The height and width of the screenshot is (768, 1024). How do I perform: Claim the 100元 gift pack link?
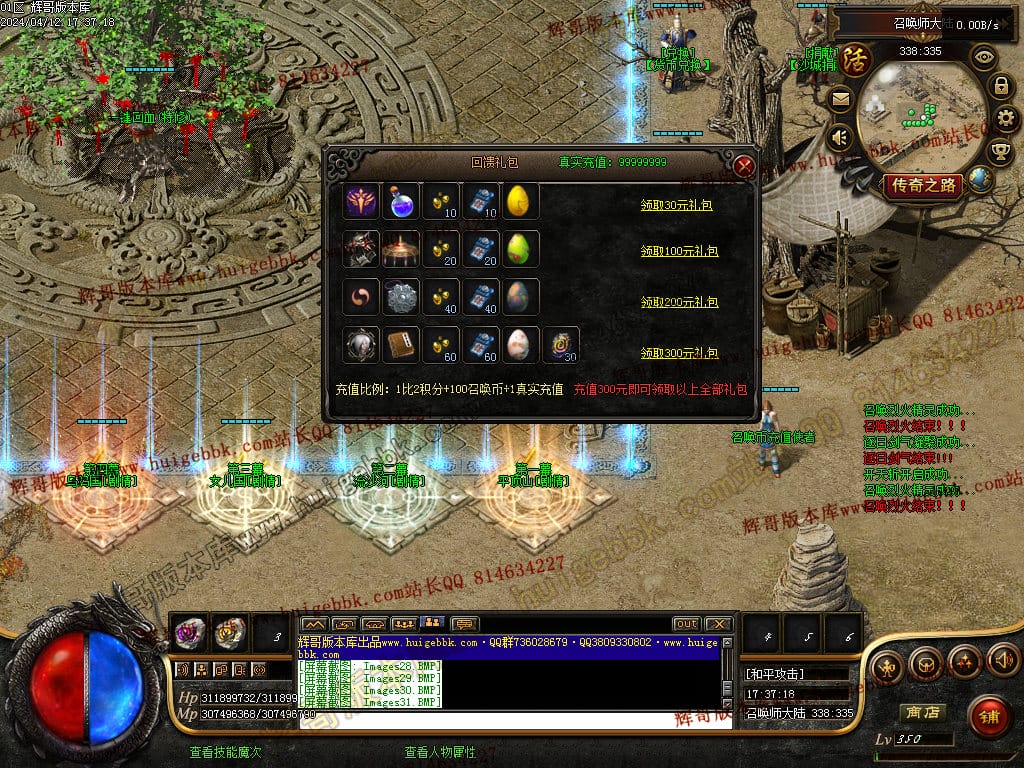tap(679, 251)
